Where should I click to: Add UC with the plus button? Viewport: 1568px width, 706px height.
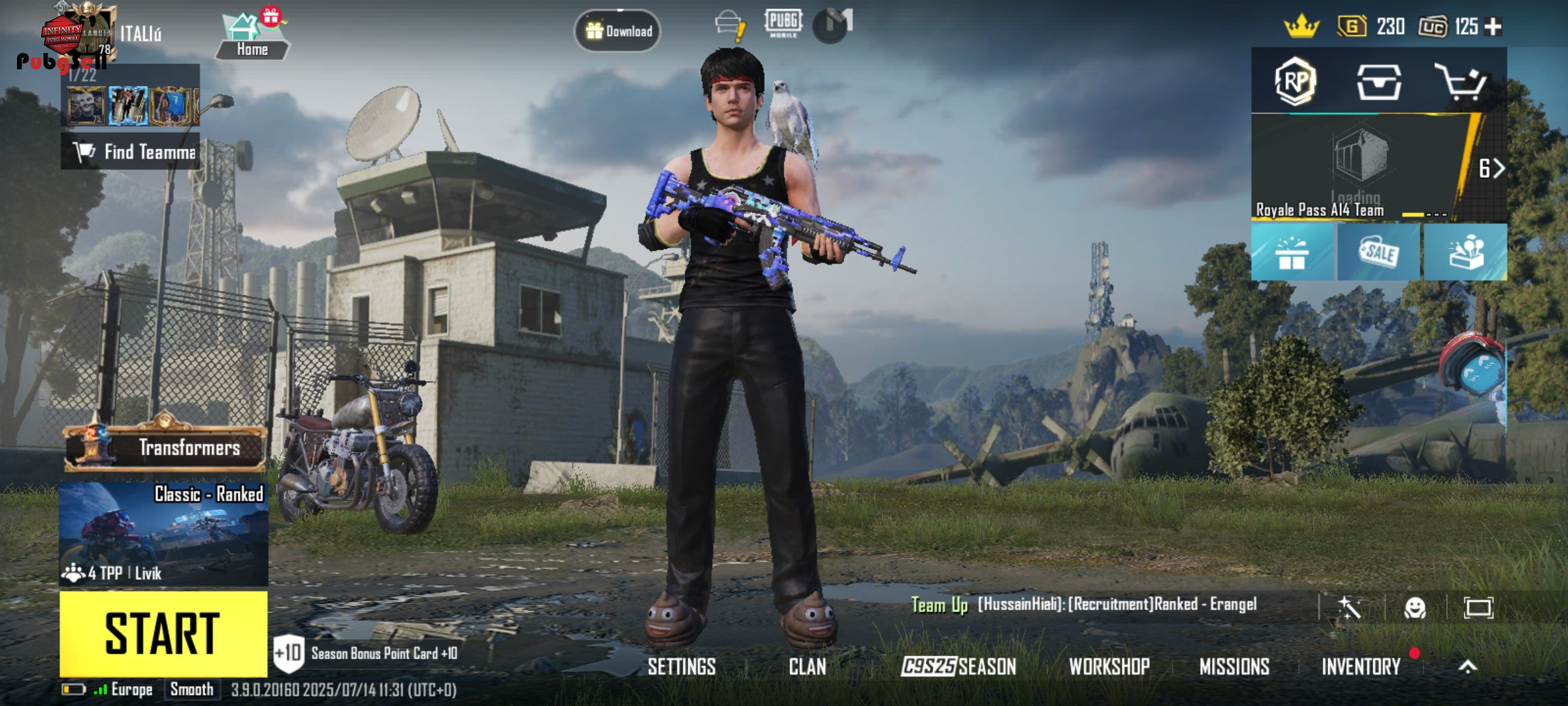tap(1493, 27)
